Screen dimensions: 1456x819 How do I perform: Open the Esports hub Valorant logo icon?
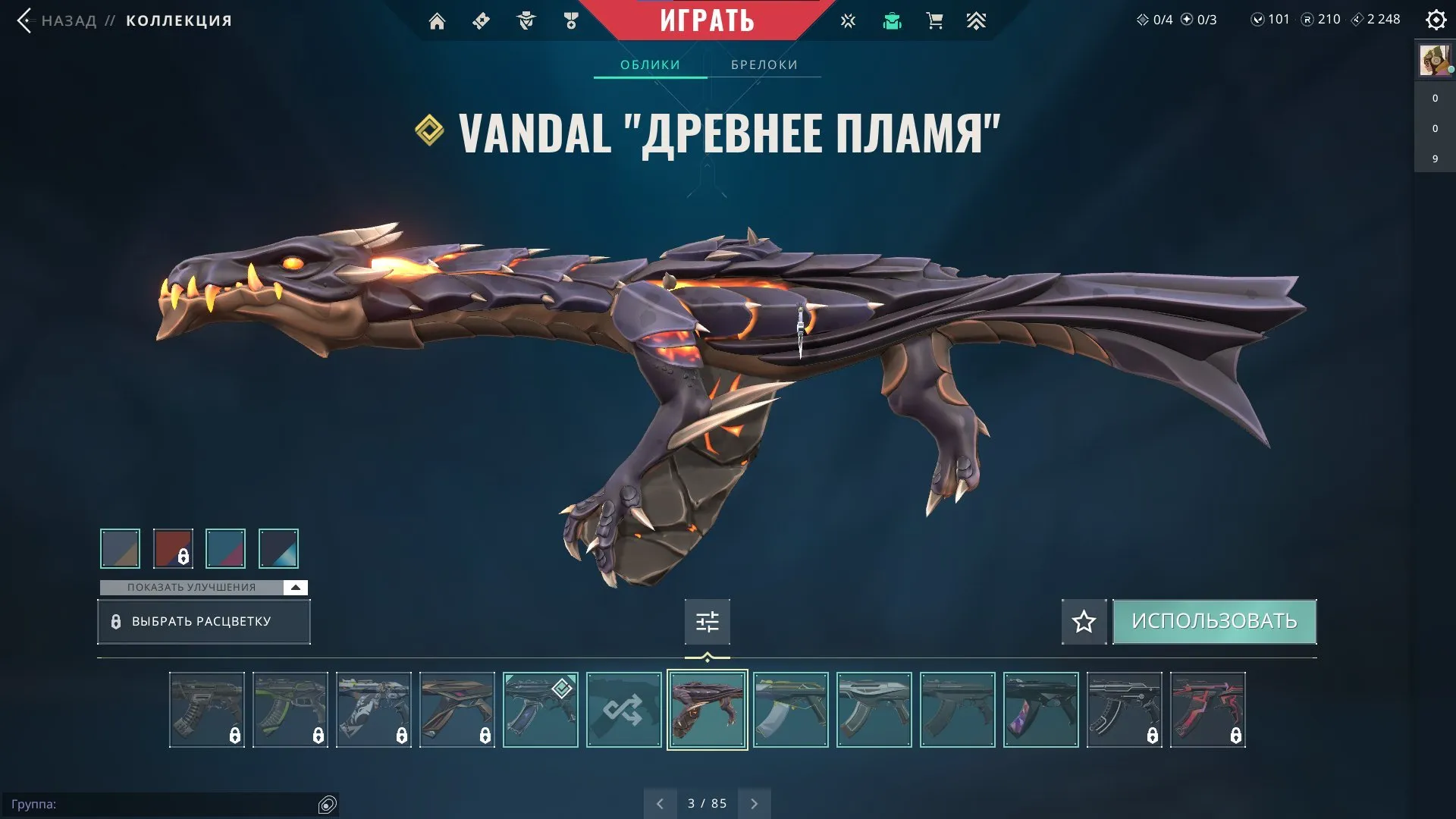coord(847,21)
